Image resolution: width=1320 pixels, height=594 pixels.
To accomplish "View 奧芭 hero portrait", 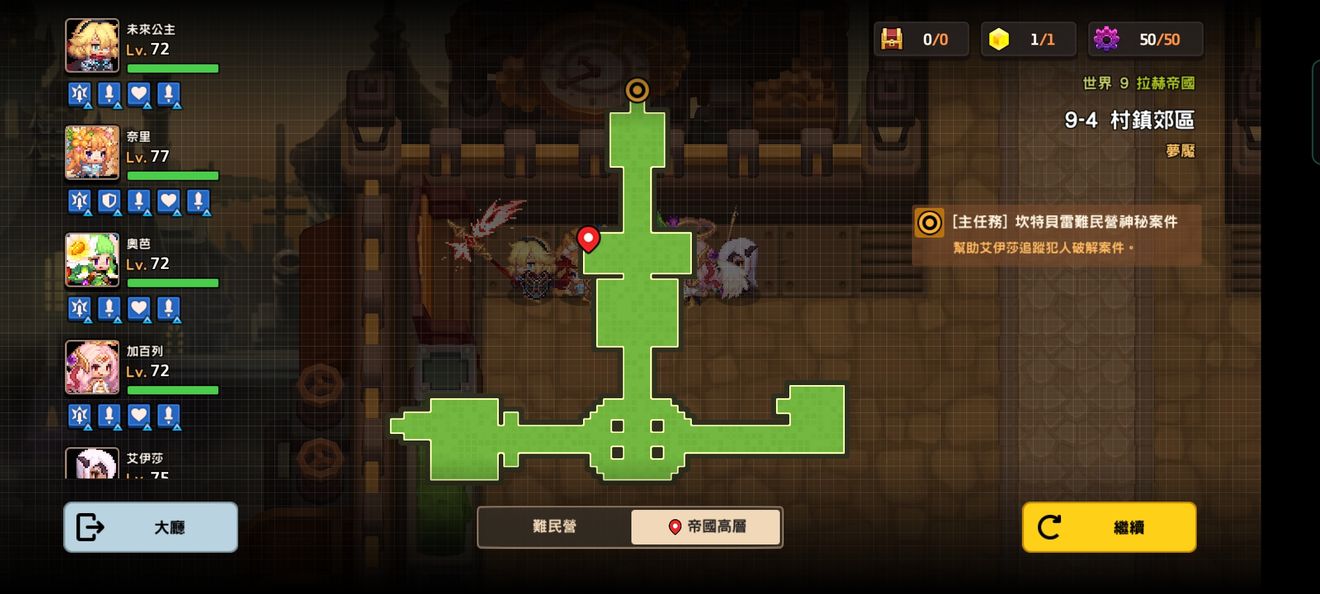I will [92, 260].
